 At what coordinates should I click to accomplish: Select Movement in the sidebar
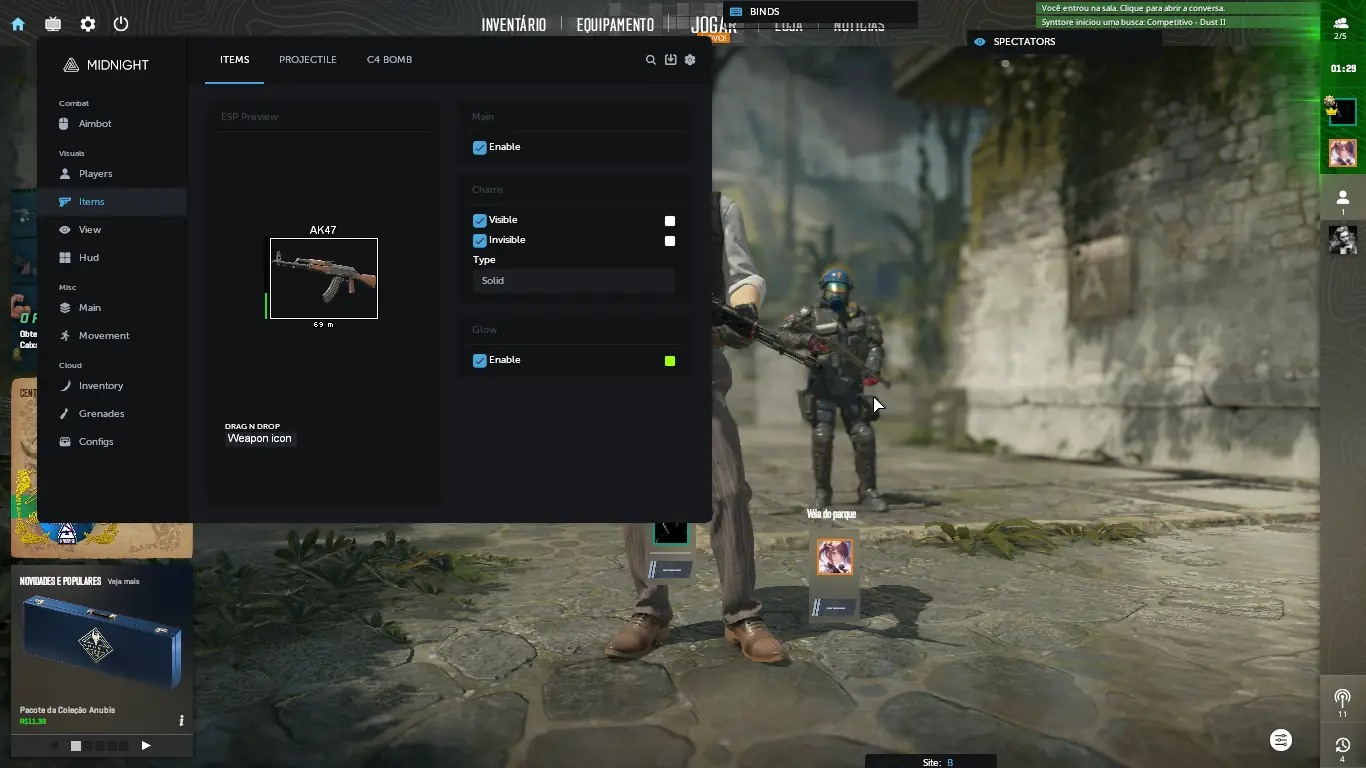click(x=104, y=336)
